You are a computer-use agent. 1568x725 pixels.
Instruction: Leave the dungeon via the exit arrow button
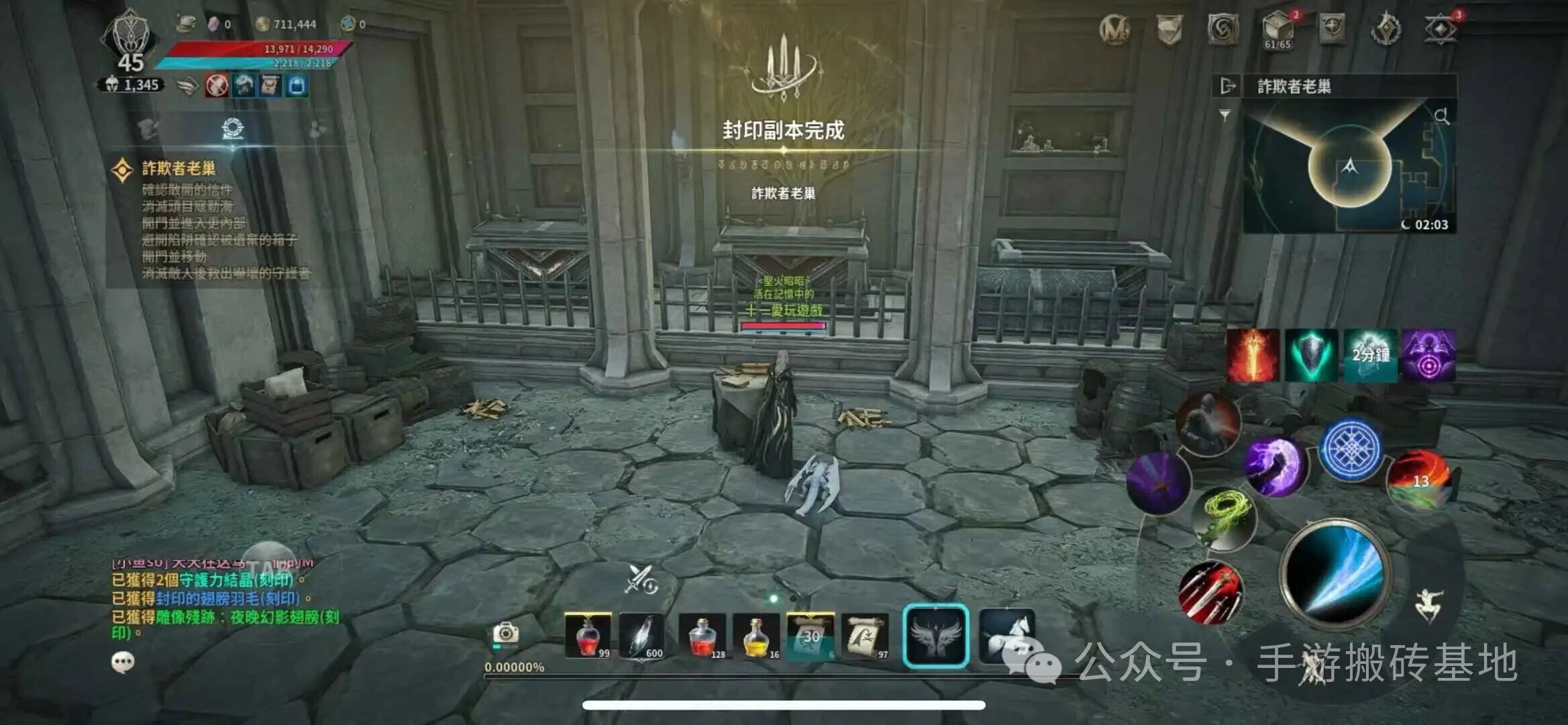click(x=1227, y=86)
